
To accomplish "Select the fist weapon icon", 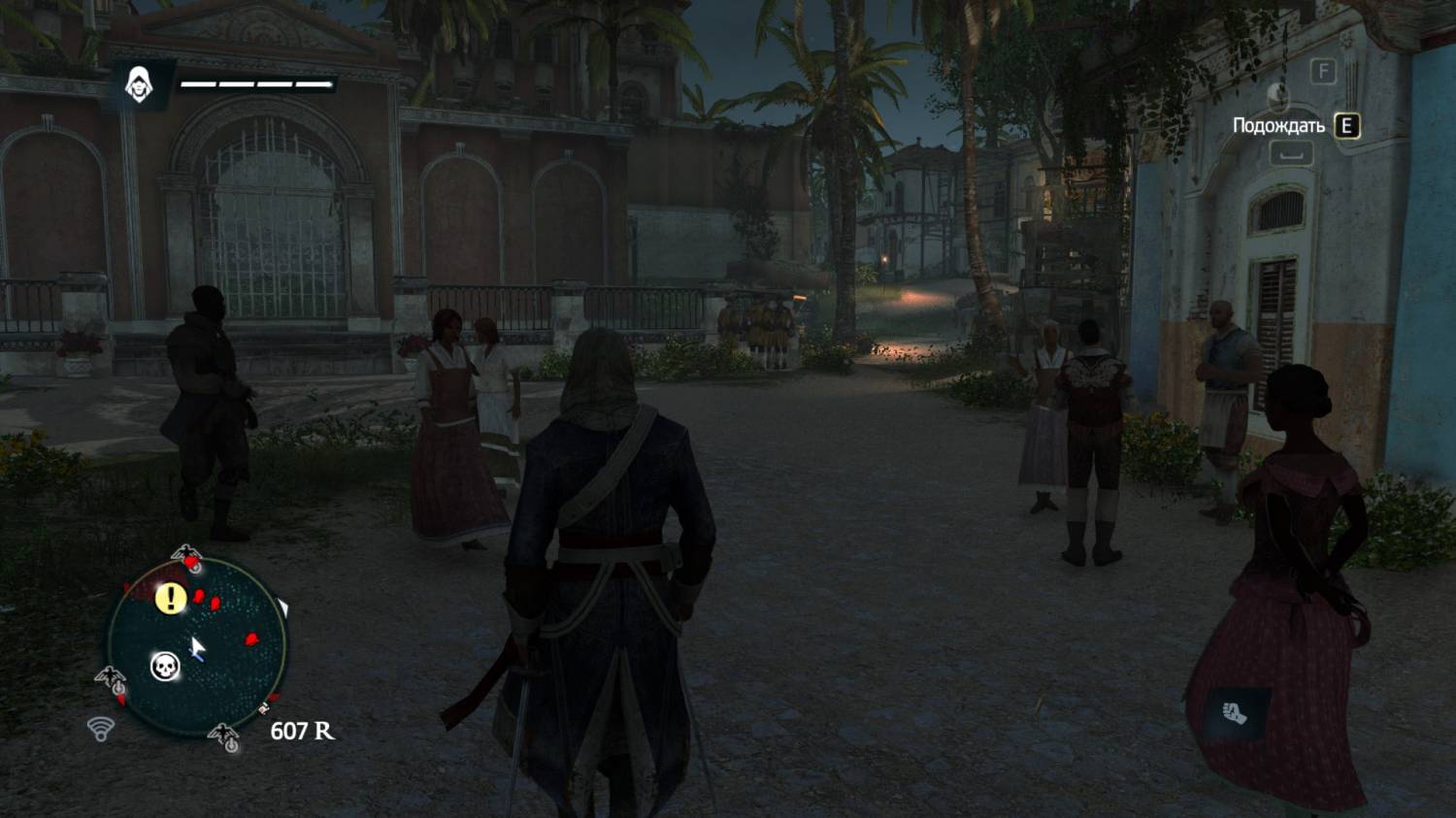I will 1234,715.
